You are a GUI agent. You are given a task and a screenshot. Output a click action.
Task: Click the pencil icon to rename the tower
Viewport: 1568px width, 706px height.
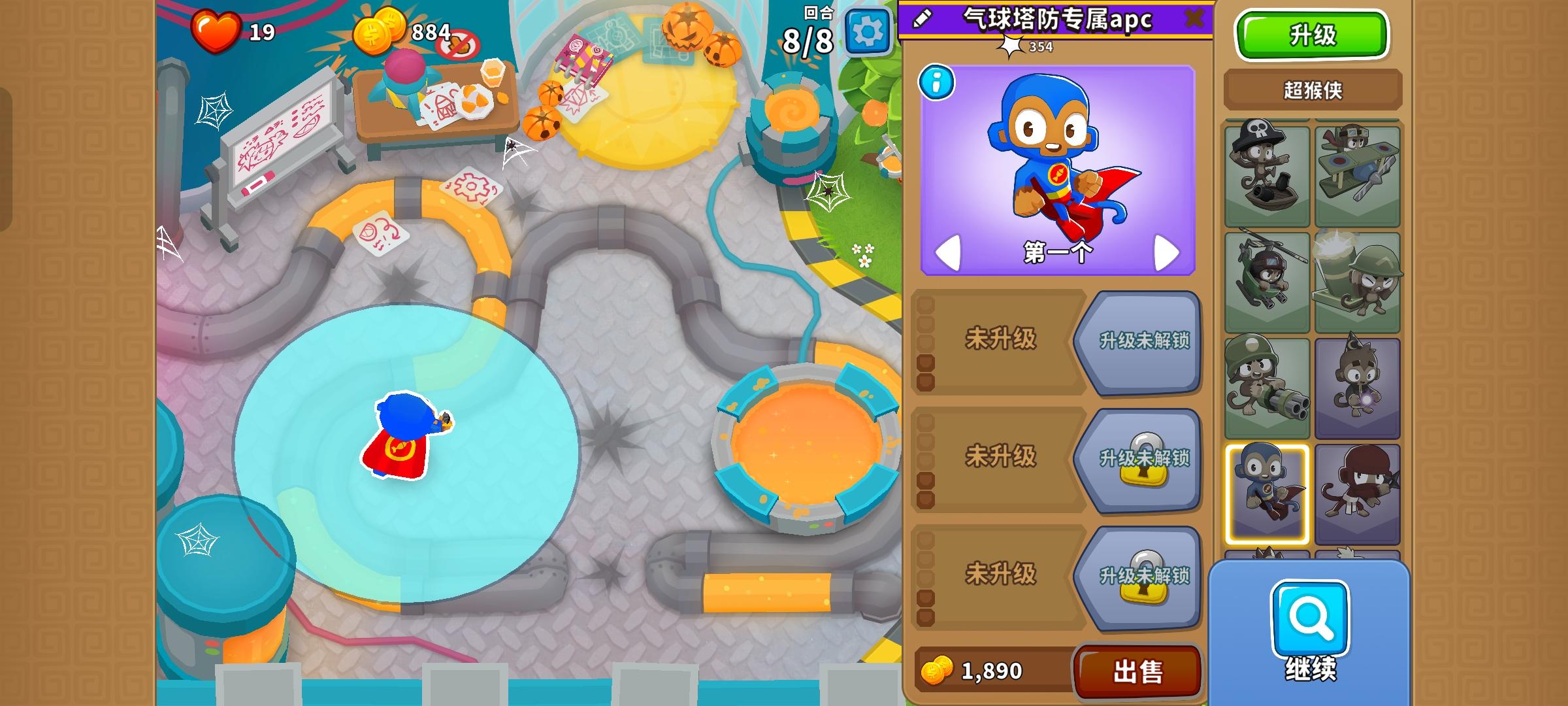click(x=923, y=20)
